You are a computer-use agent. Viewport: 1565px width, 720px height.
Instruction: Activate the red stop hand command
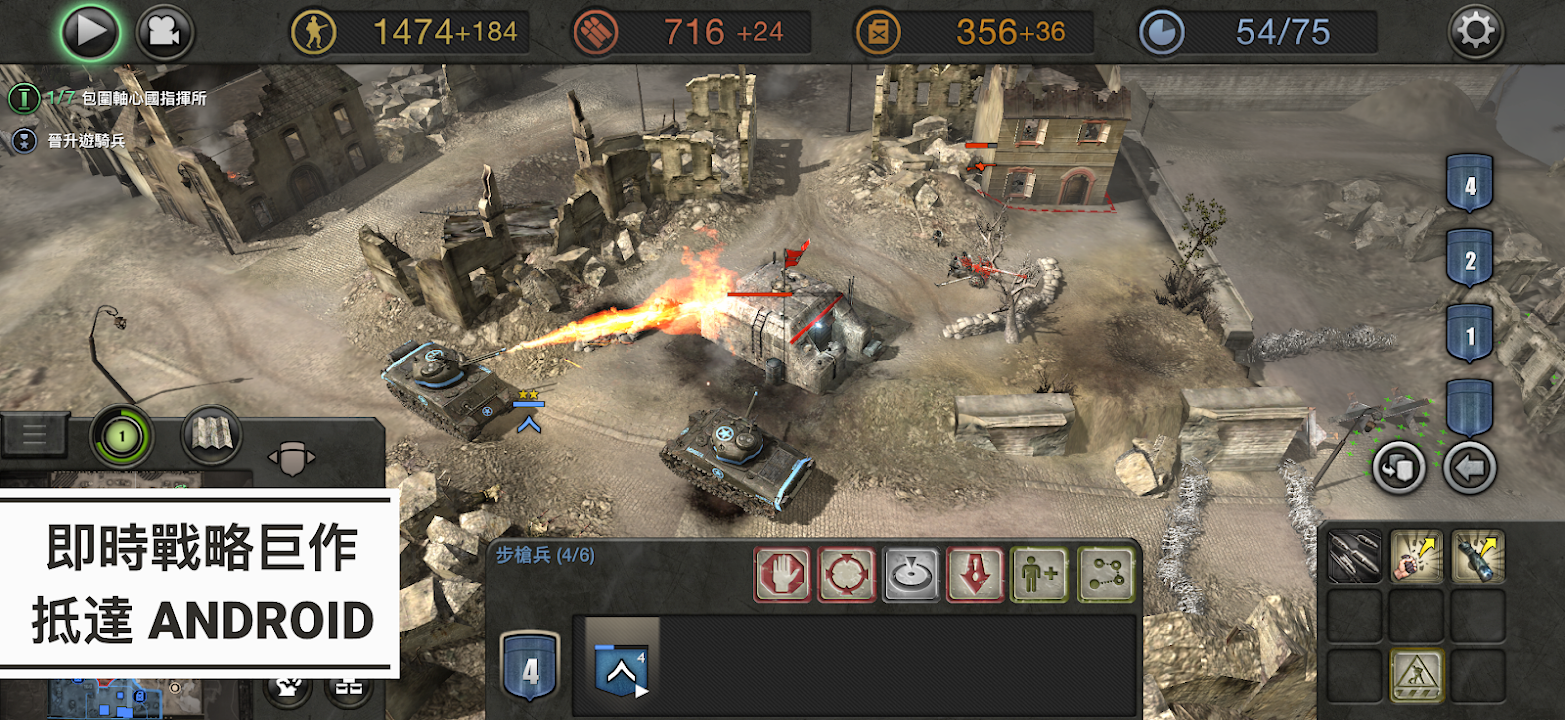click(782, 574)
